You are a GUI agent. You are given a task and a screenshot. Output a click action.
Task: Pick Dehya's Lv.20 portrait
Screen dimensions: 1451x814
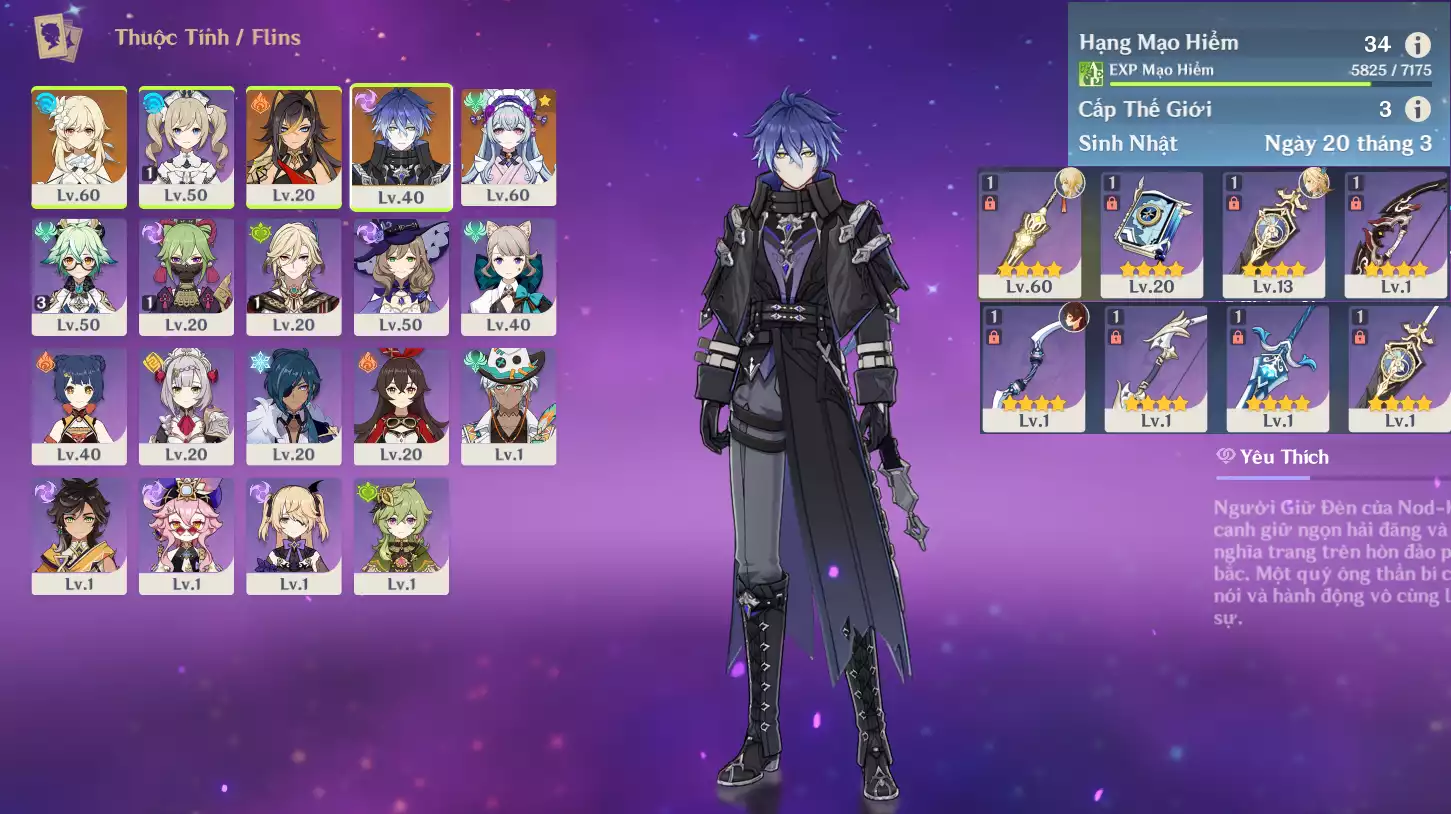coord(294,146)
